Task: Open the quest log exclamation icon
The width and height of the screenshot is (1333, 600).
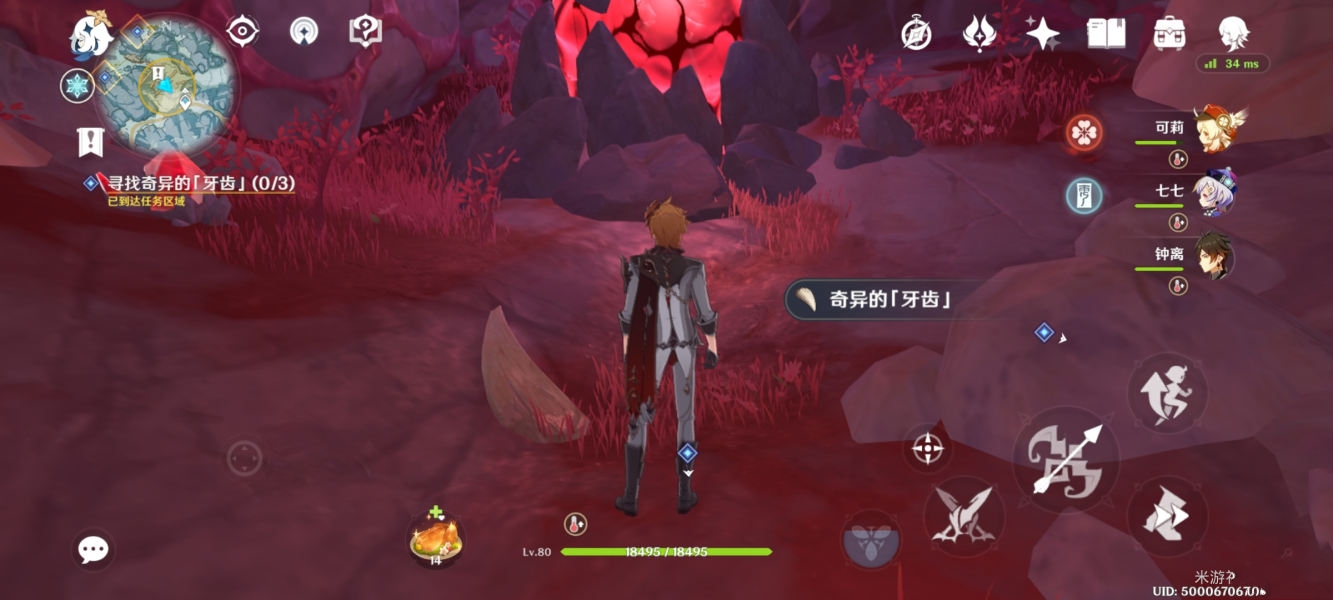Action: click(91, 143)
